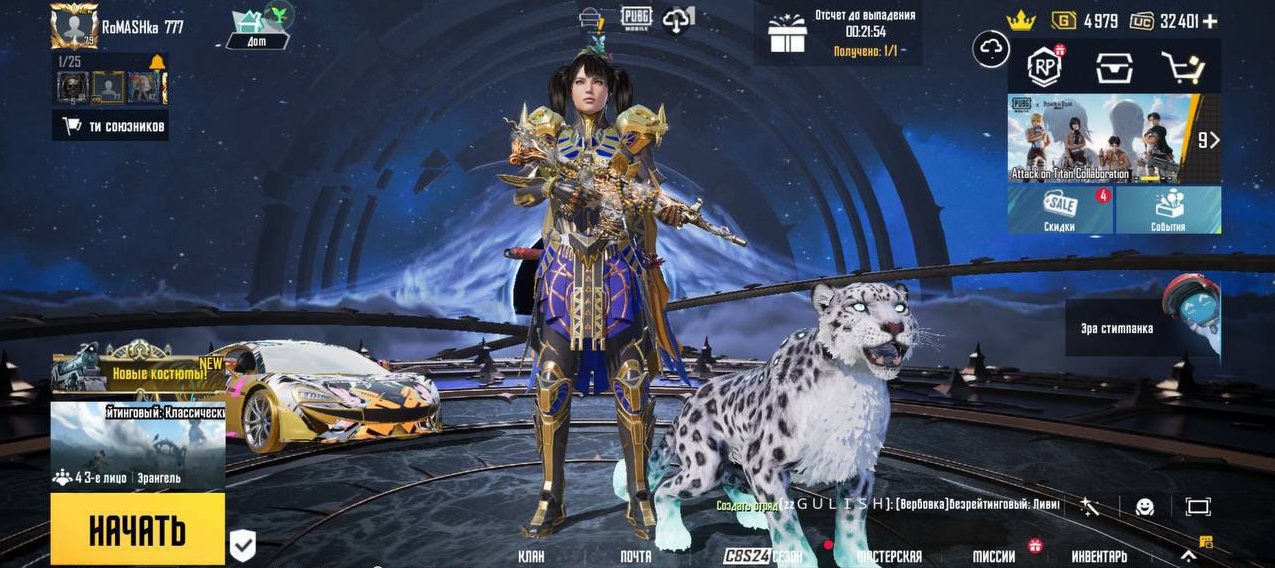Open the МАСТЕРСКАЯ workshop

tap(889, 556)
